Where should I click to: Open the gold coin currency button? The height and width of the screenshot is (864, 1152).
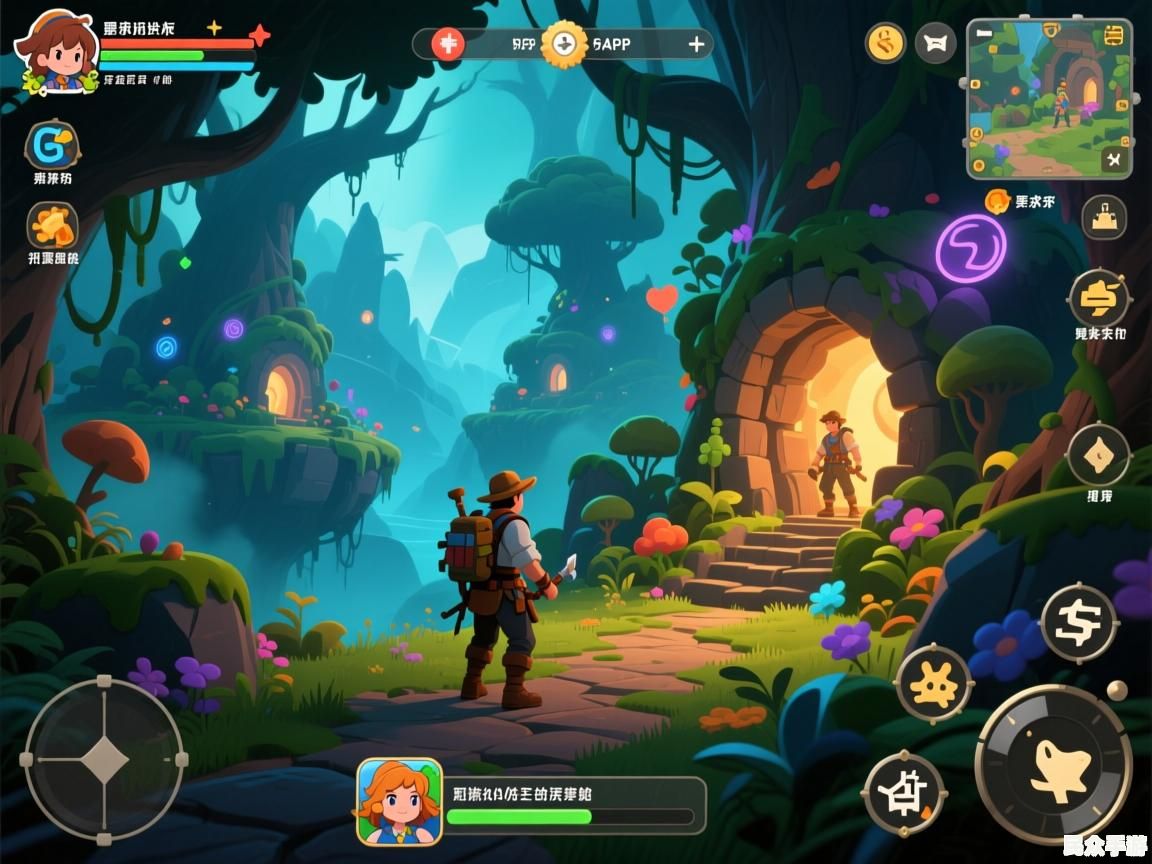[885, 43]
